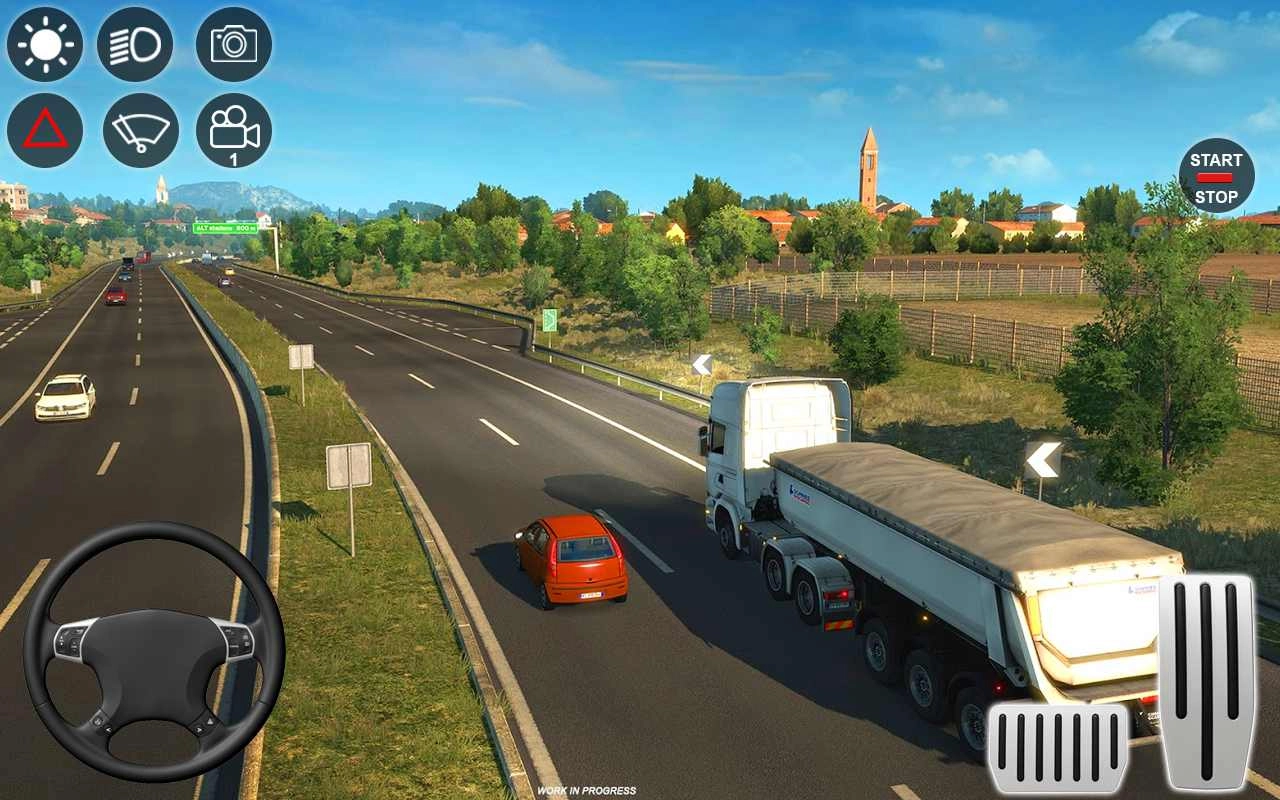Step on the tall accelerator pedal

click(x=1206, y=680)
